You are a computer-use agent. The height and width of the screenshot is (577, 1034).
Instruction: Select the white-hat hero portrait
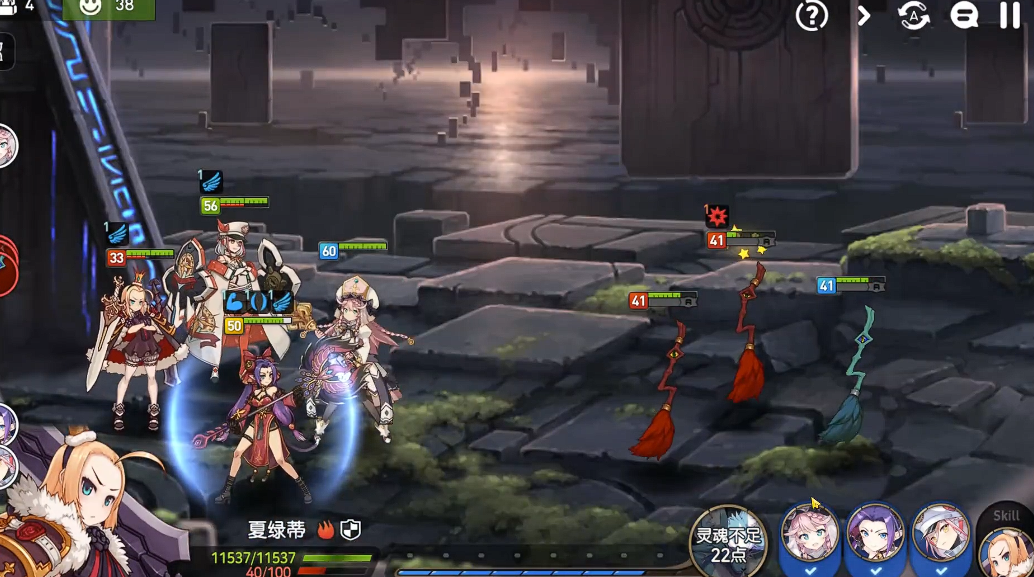940,537
